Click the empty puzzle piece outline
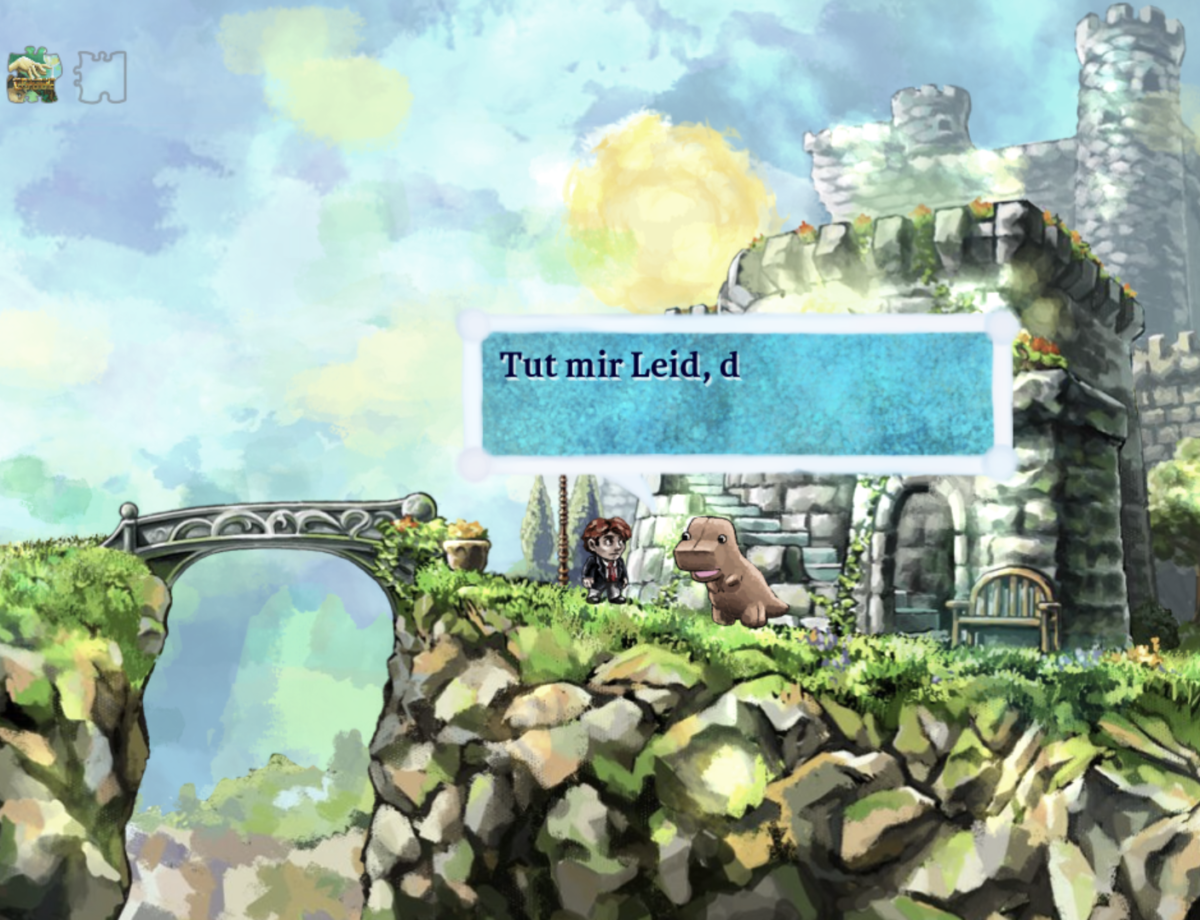The height and width of the screenshot is (920, 1200). pos(101,77)
